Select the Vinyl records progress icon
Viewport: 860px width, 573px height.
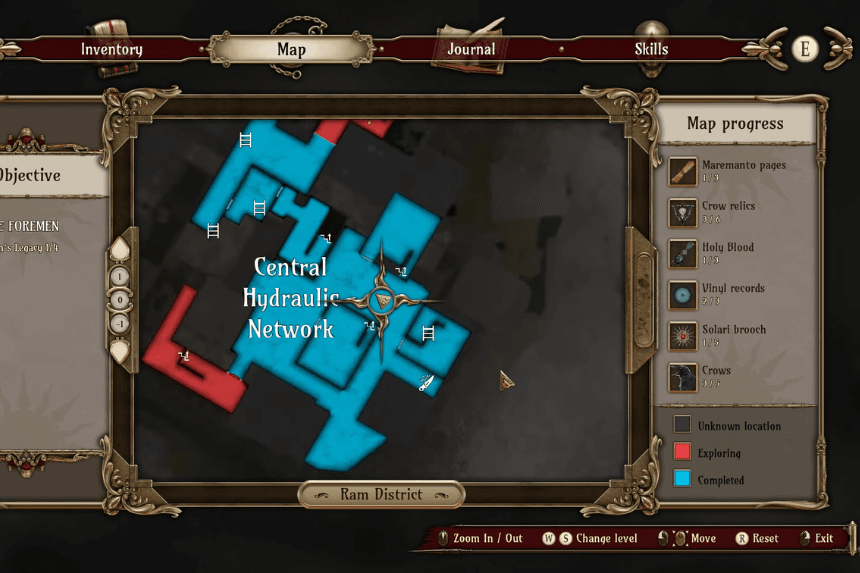[683, 294]
